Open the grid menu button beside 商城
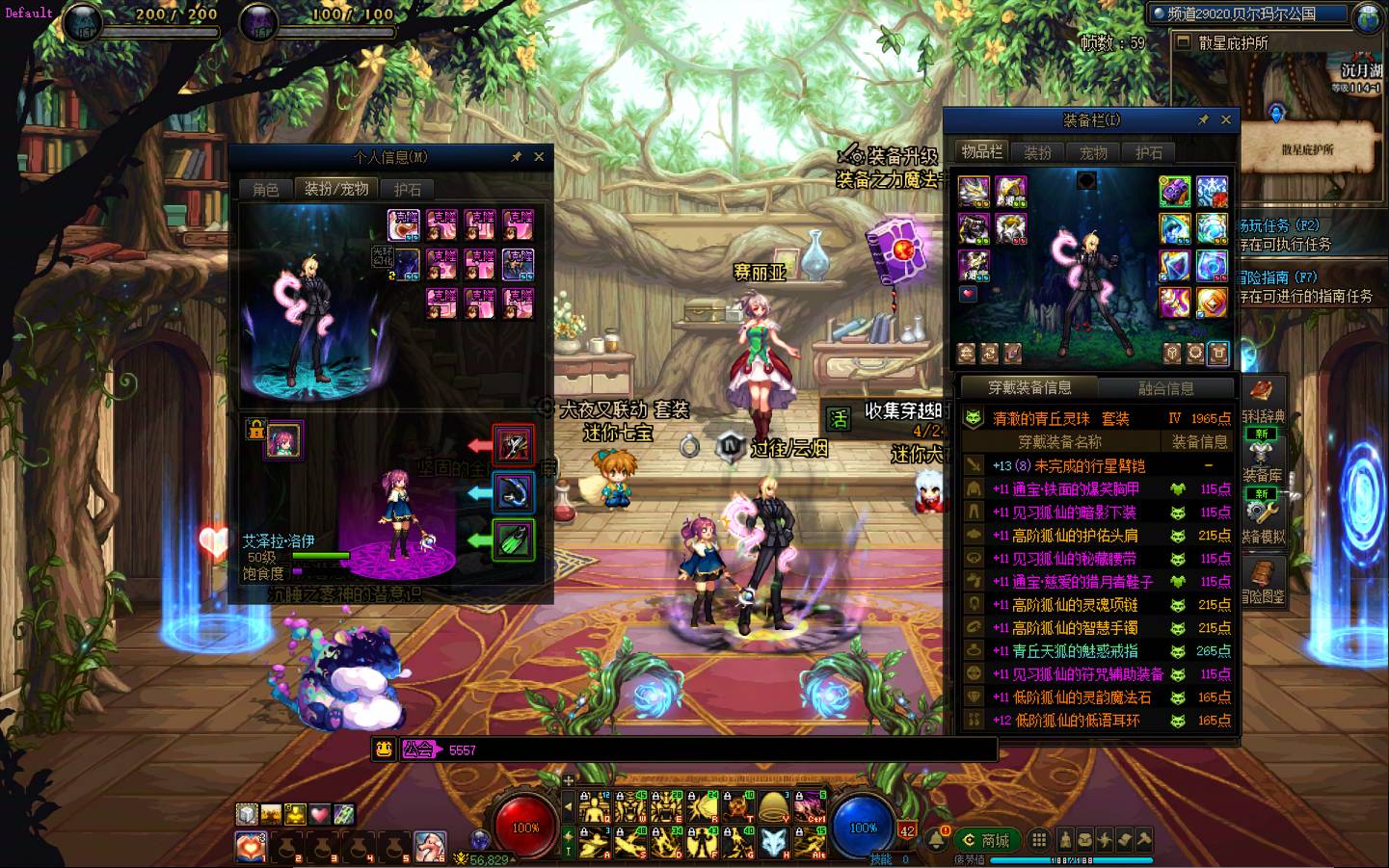 point(1038,840)
